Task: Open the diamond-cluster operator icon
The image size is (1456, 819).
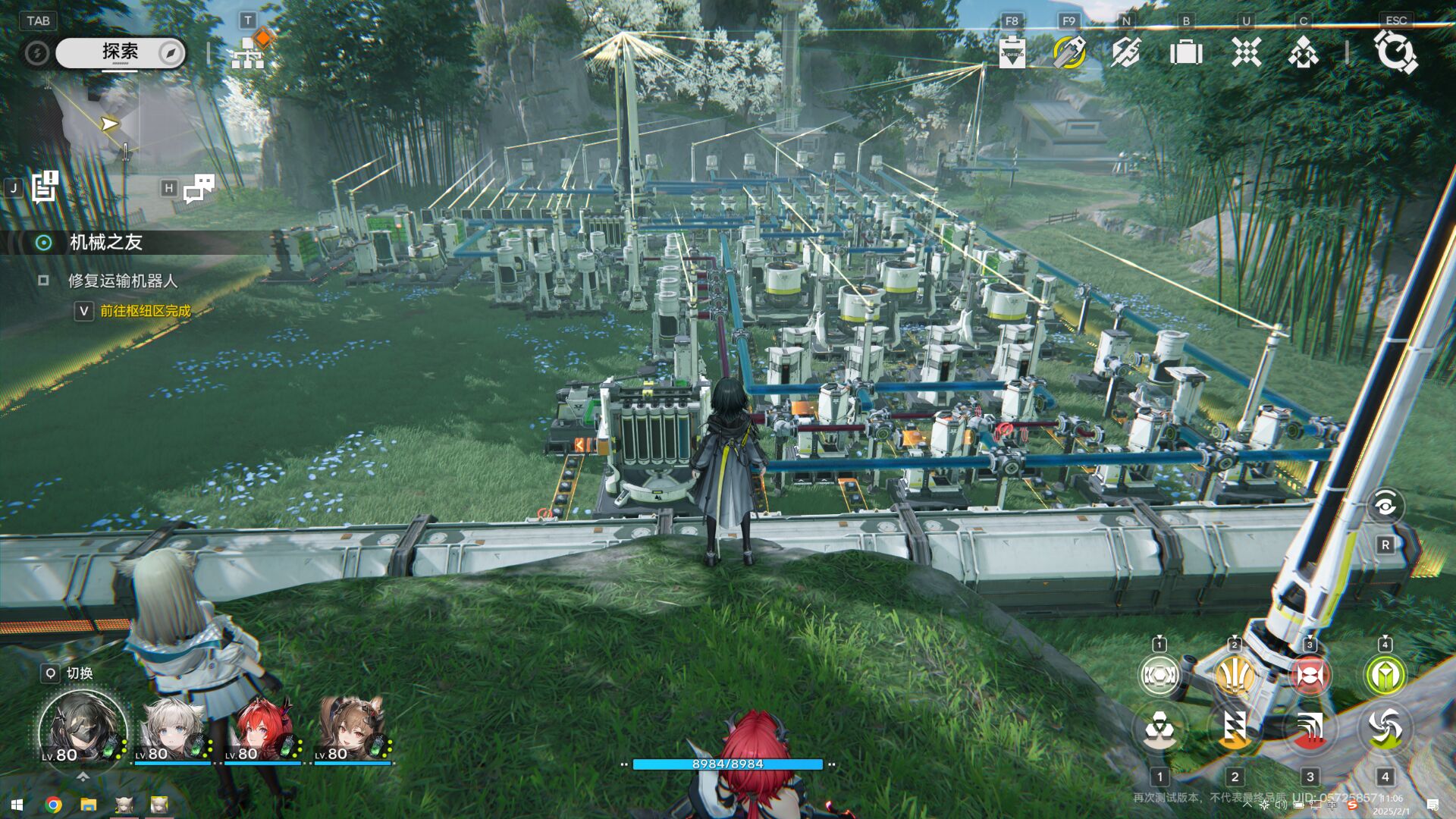Action: [1304, 53]
